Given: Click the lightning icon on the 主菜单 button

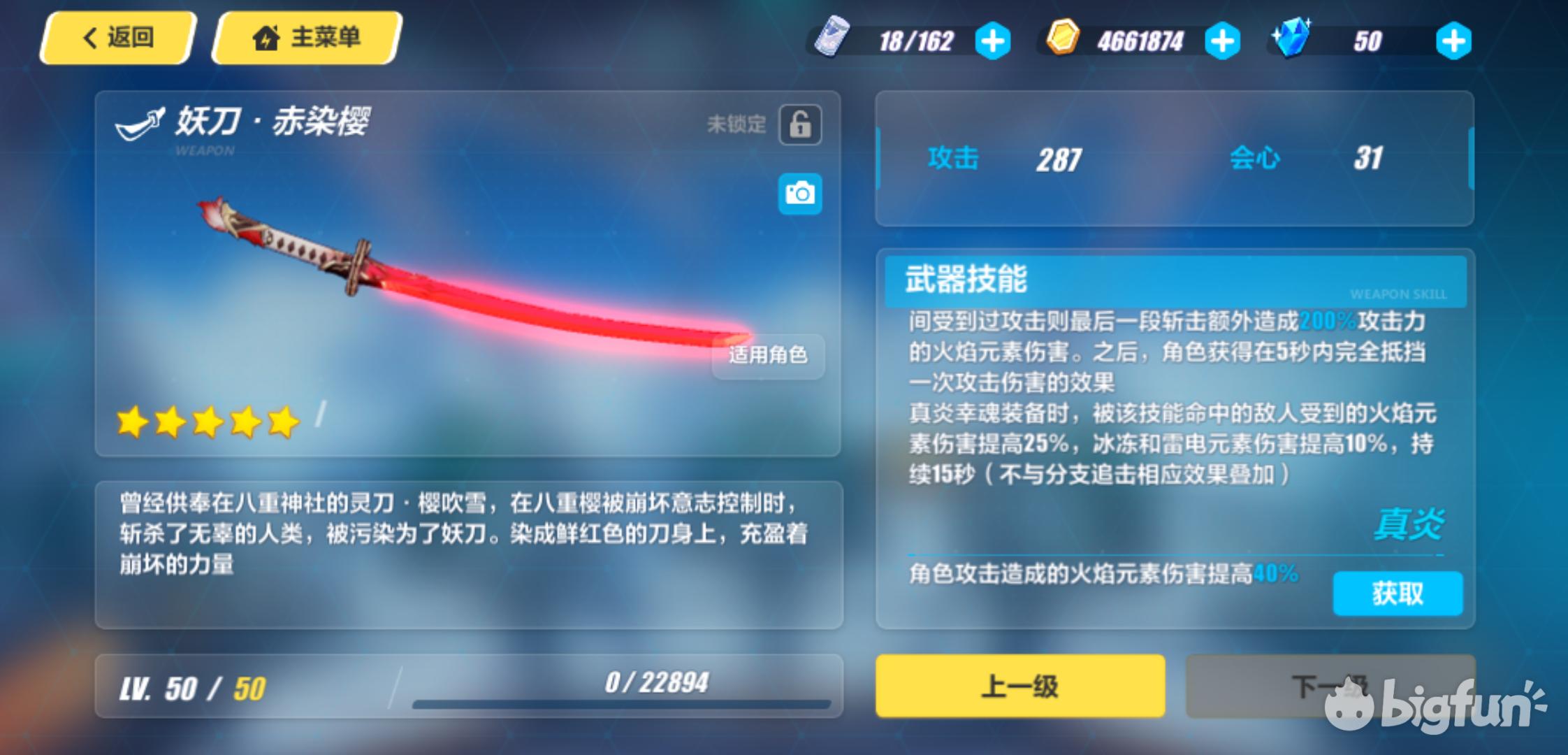Looking at the screenshot, I should point(268,37).
